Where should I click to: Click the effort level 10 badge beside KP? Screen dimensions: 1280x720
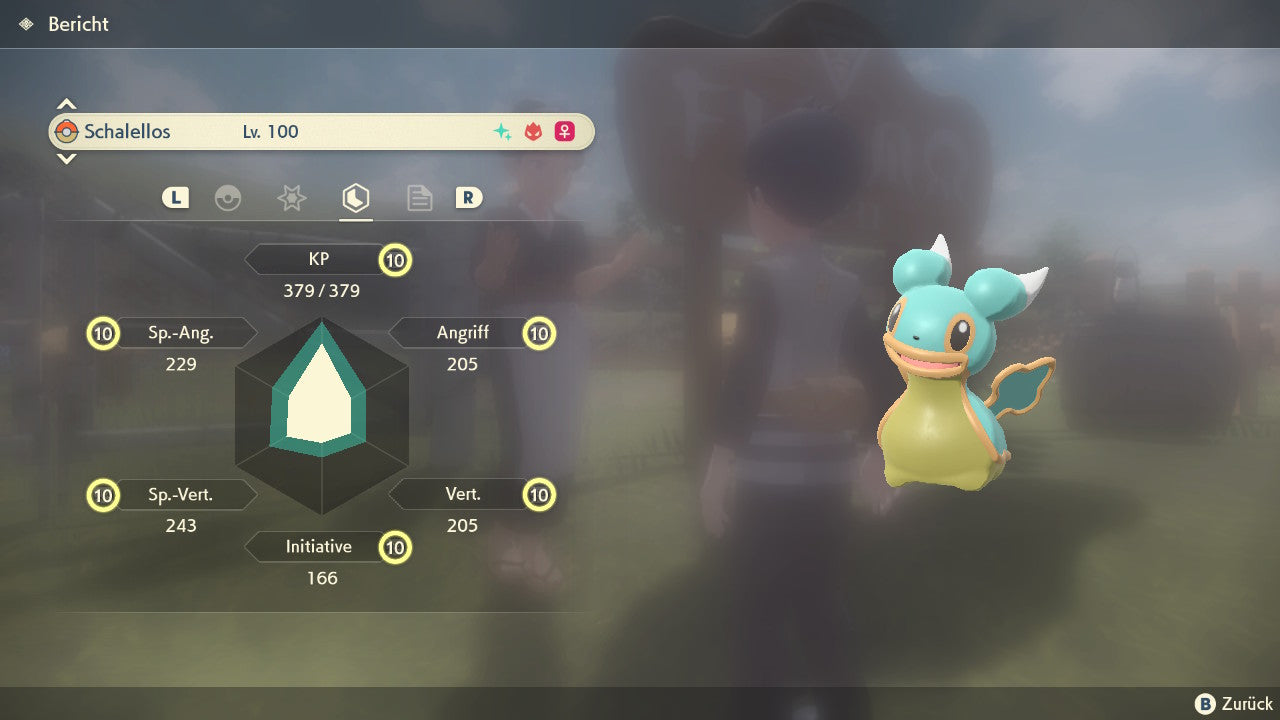395,260
